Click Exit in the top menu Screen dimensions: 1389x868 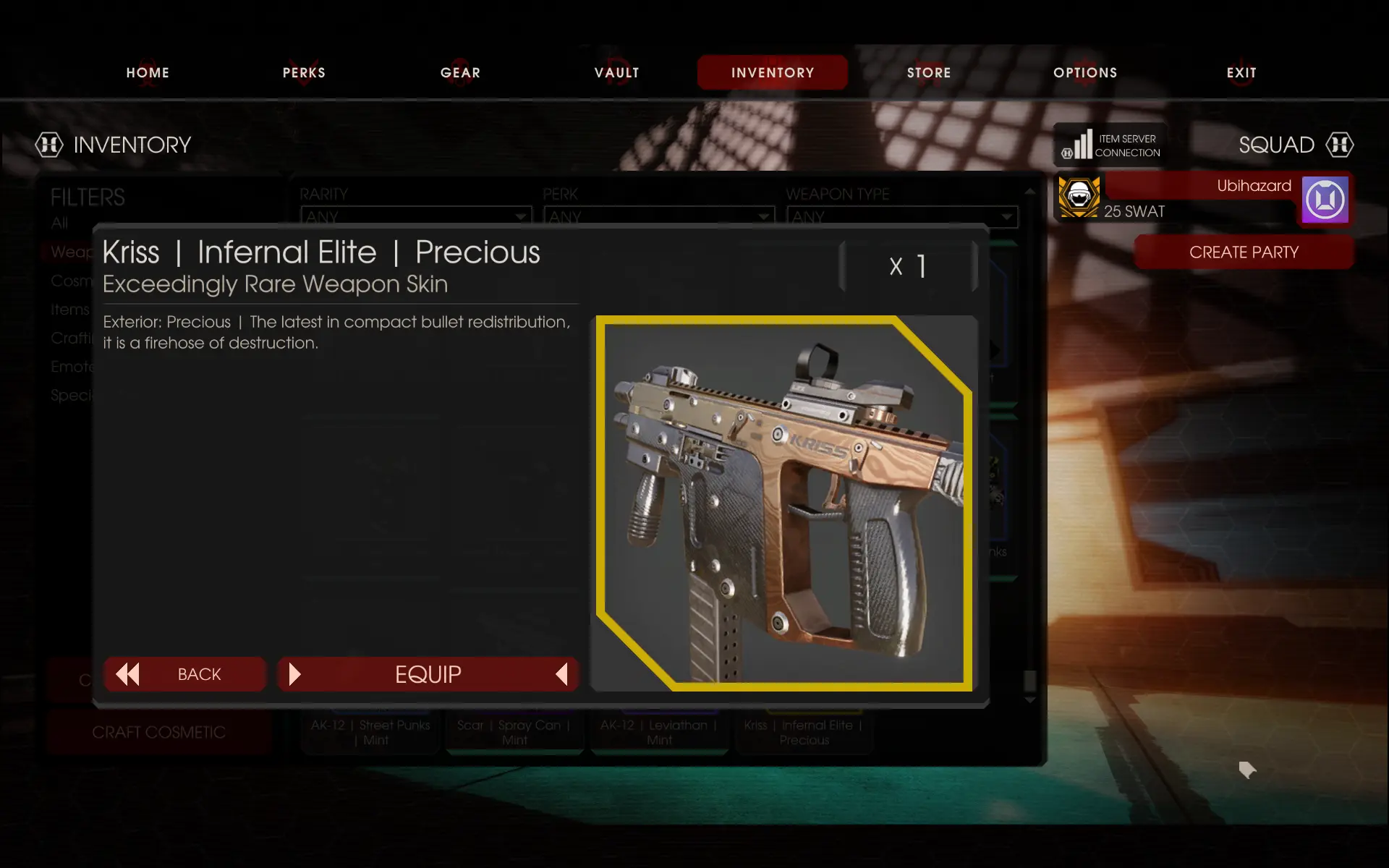[1241, 72]
